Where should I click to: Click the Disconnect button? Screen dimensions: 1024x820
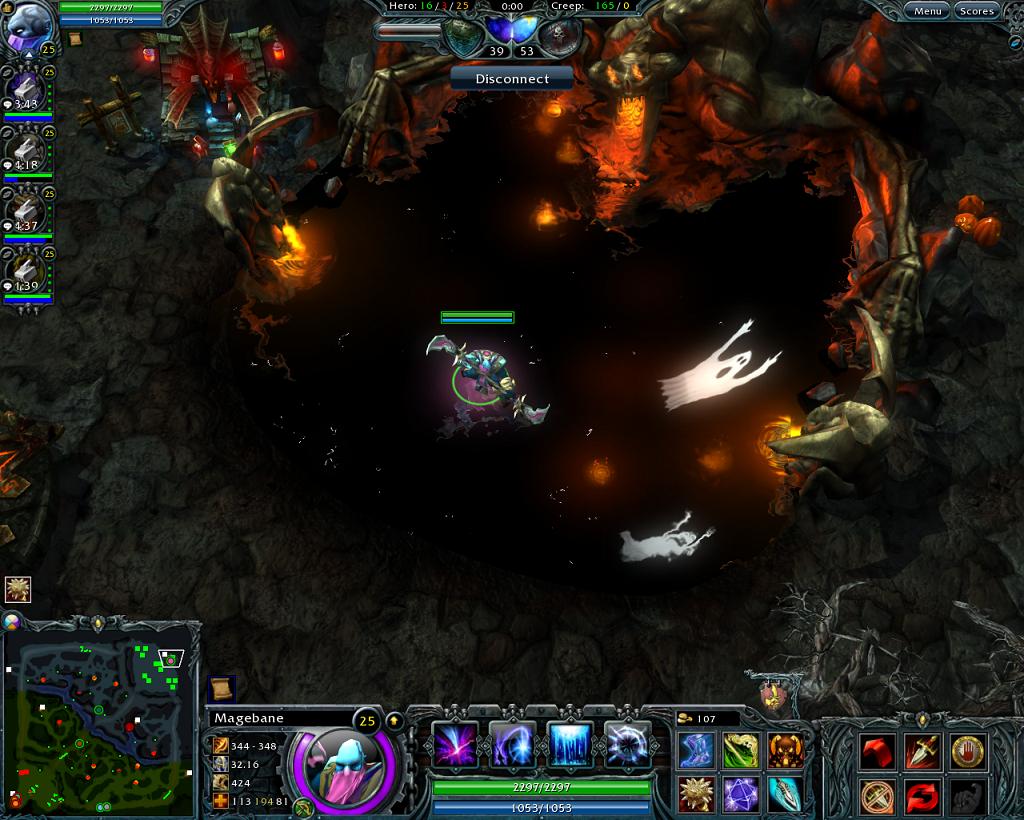coord(512,78)
